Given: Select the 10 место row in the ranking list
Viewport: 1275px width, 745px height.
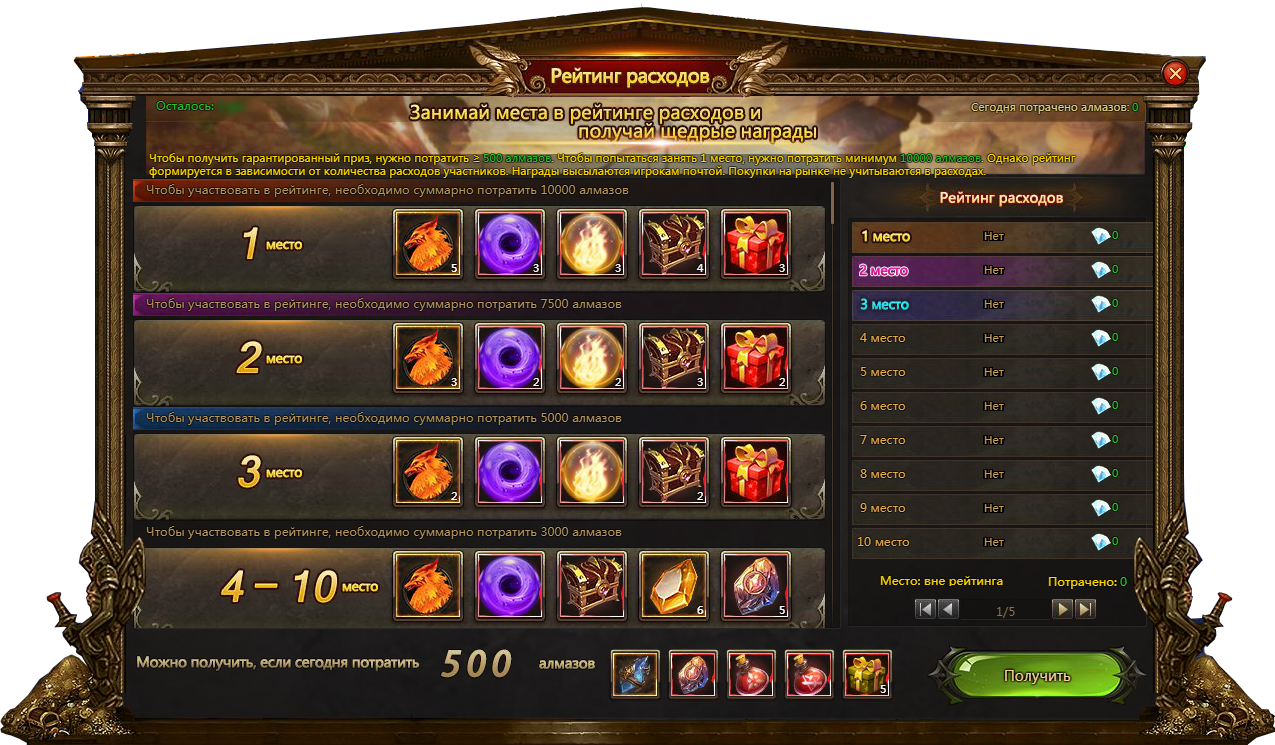Looking at the screenshot, I should pyautogui.click(x=1000, y=542).
